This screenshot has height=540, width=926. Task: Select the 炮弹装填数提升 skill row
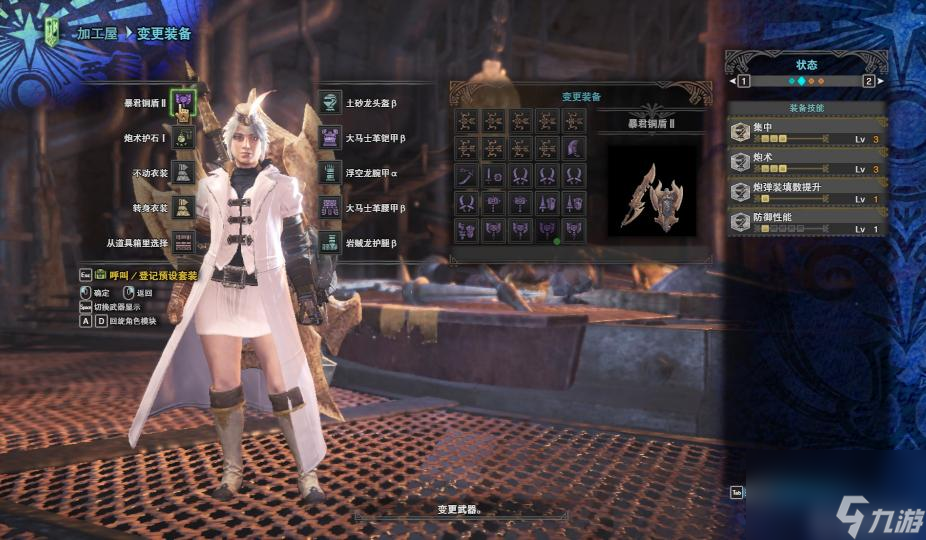[x=806, y=192]
